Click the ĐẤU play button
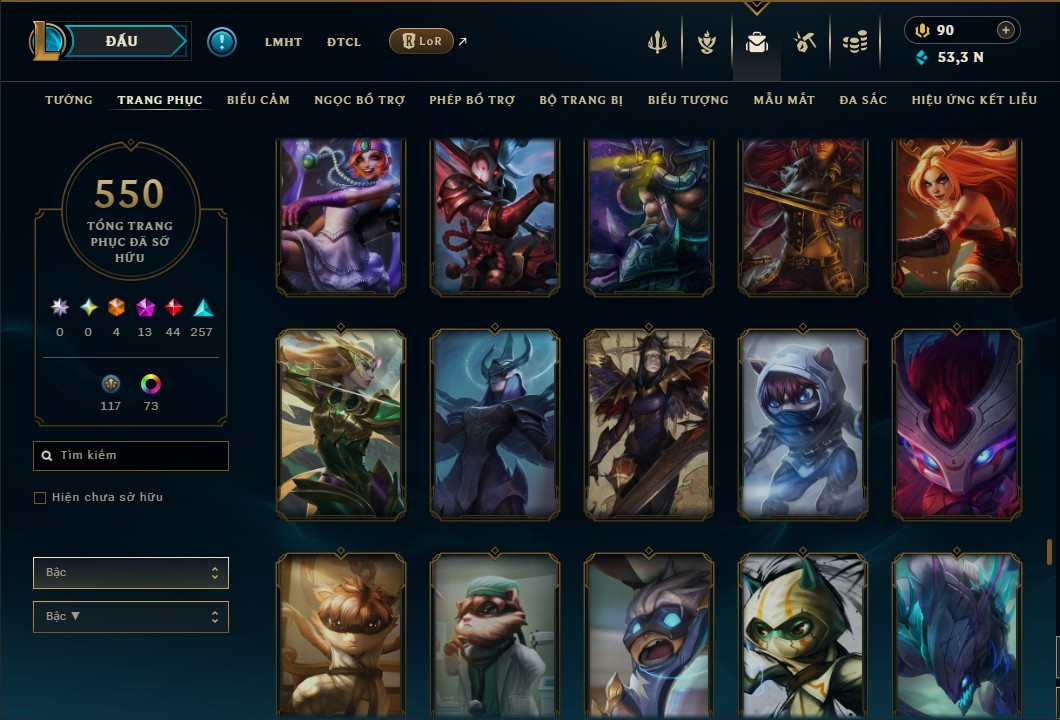 [122, 41]
